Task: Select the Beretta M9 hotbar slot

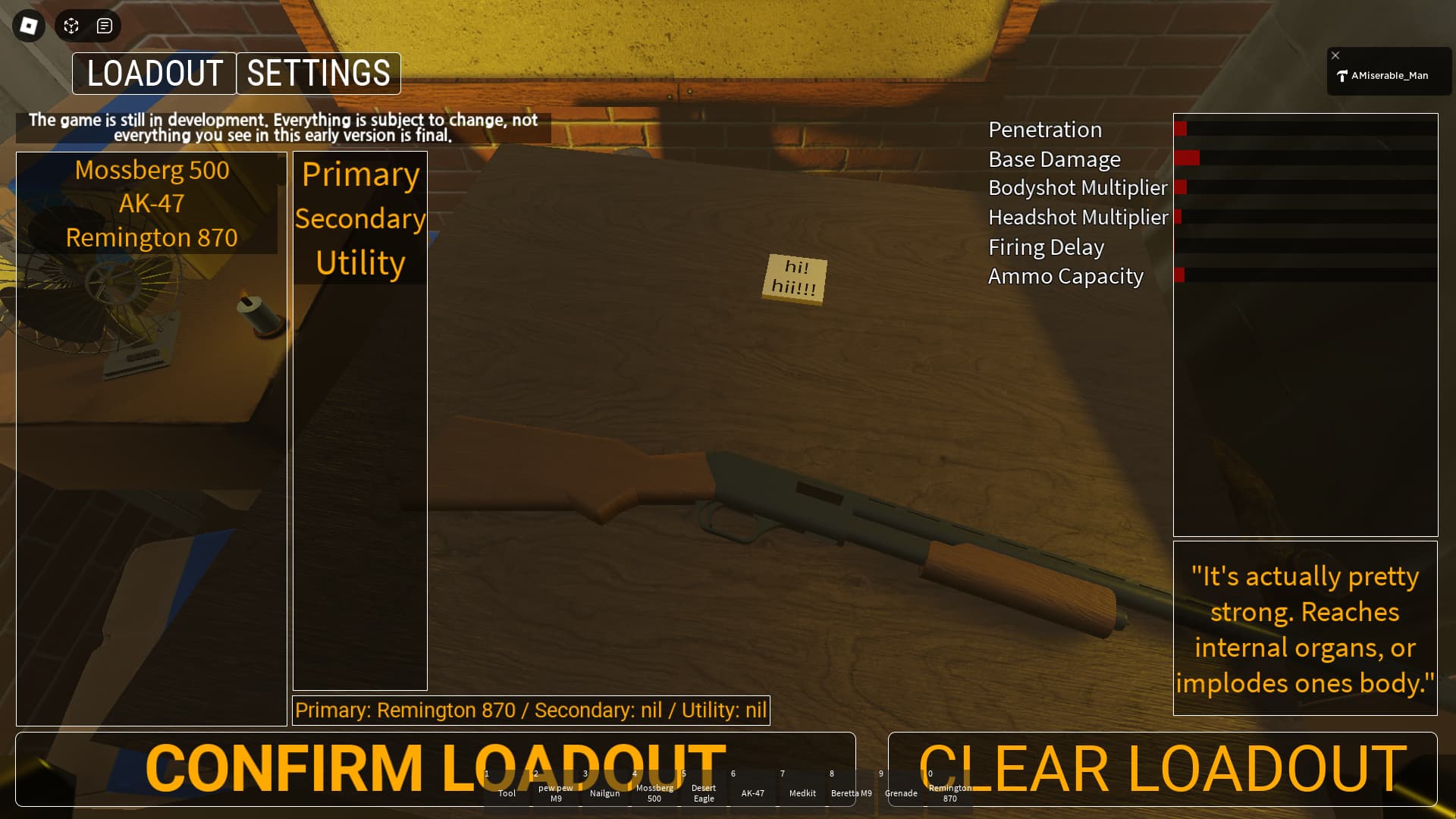Action: 852,792
